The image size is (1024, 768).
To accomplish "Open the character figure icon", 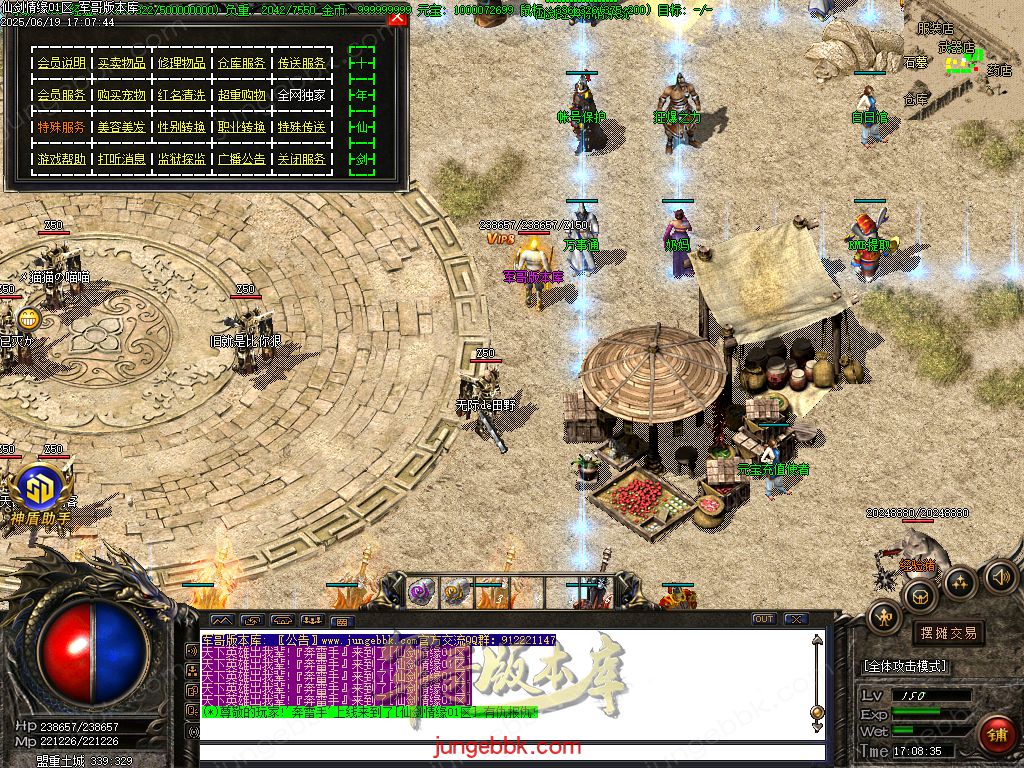I will coord(884,617).
